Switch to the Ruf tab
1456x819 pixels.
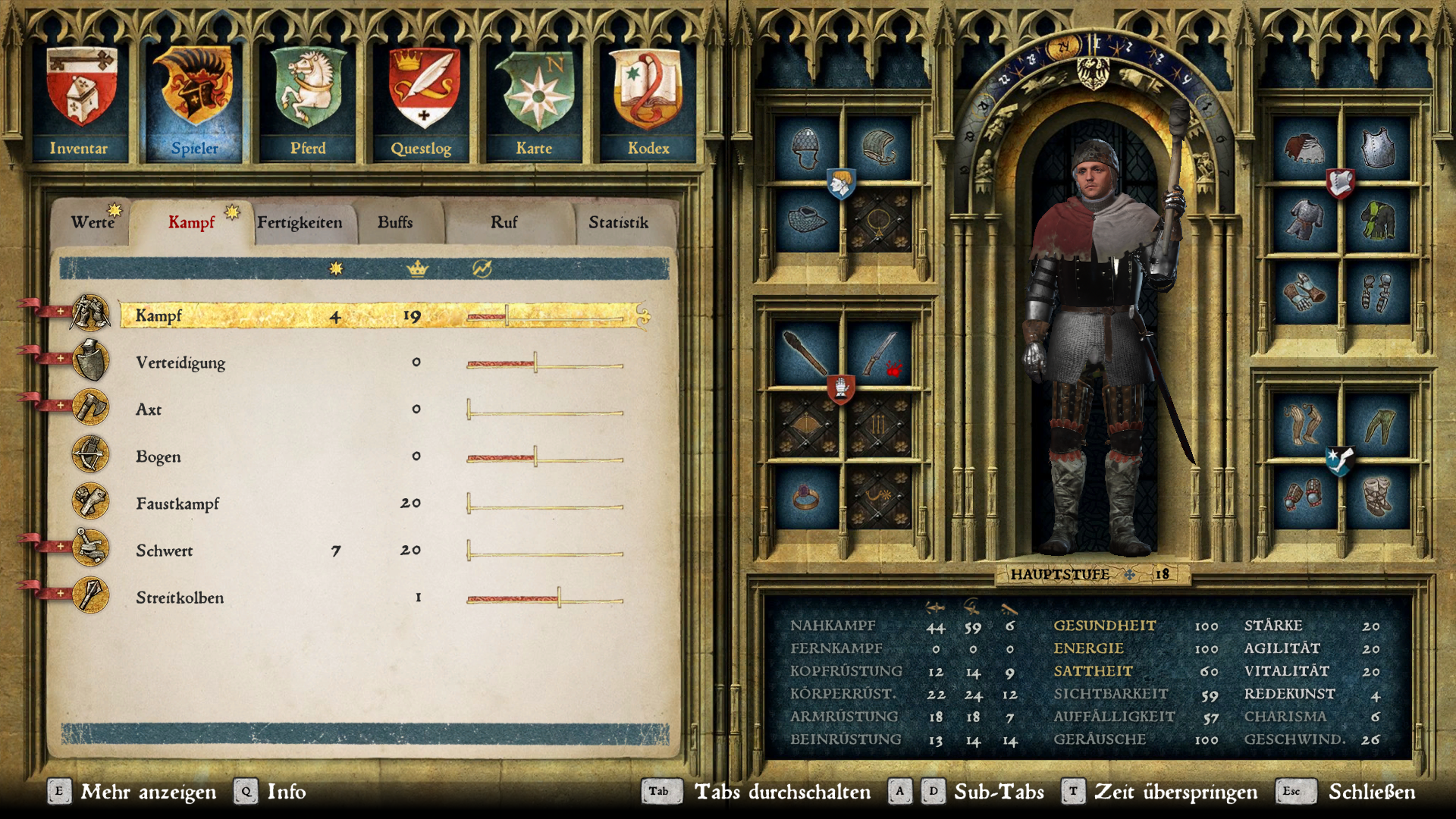(504, 222)
